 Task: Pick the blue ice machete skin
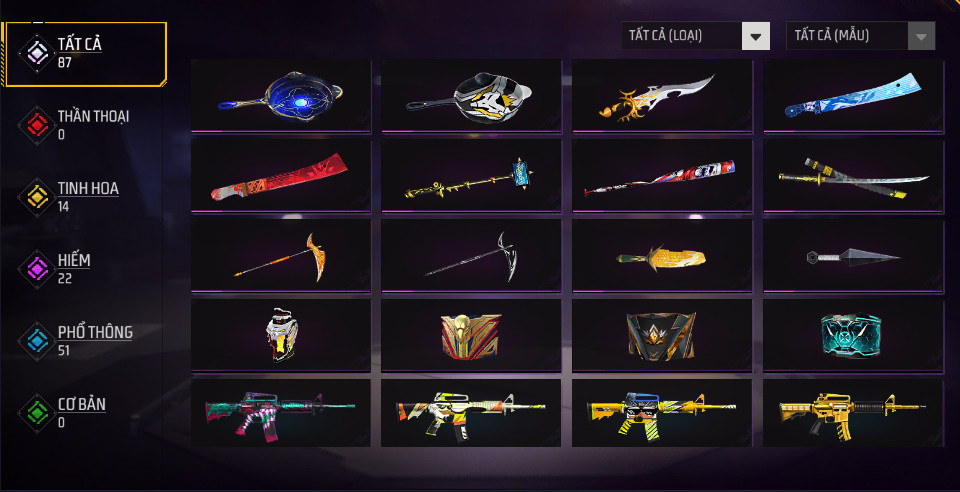[x=854, y=95]
